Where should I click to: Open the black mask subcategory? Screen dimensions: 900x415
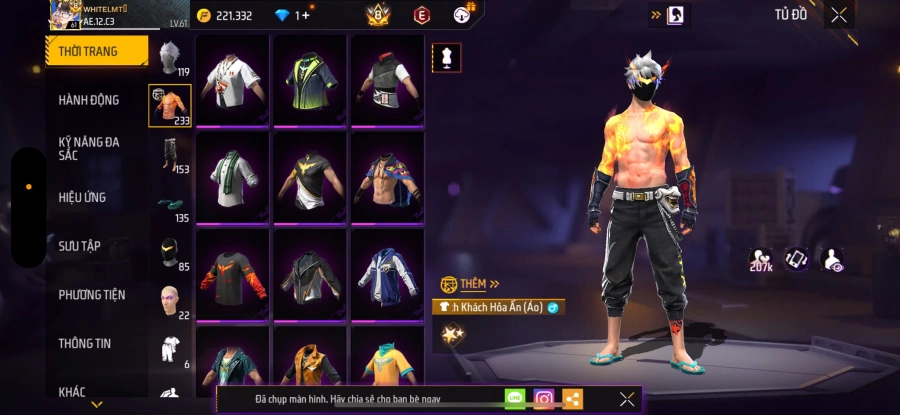(x=170, y=254)
